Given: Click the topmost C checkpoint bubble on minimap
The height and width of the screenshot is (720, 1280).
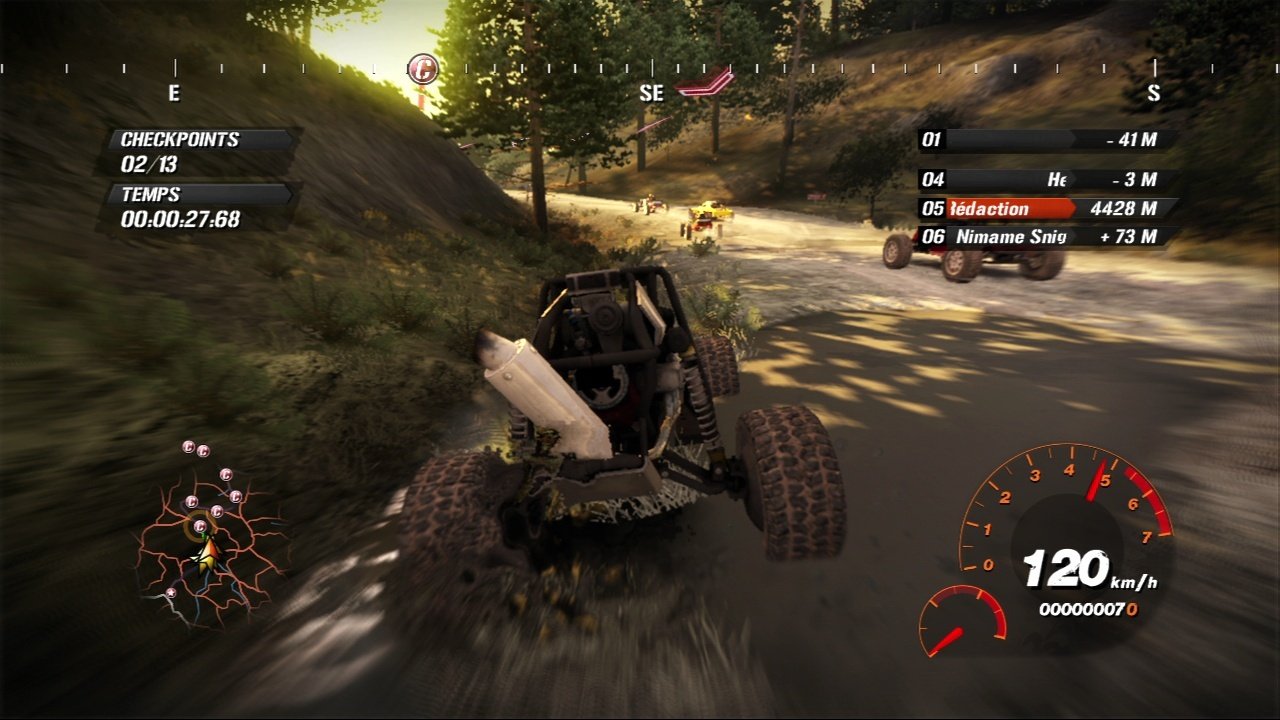Looking at the screenshot, I should pos(188,446).
